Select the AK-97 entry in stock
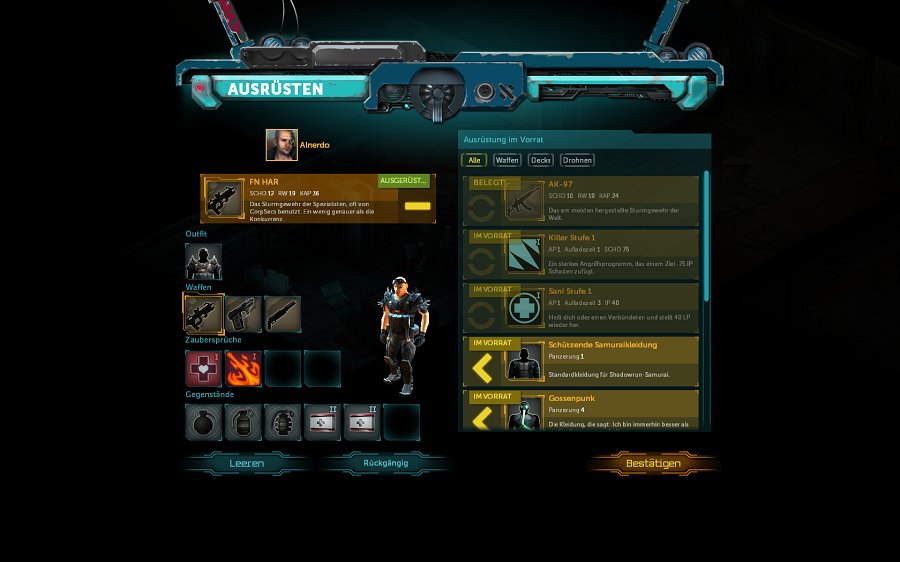This screenshot has height=562, width=900. 580,200
